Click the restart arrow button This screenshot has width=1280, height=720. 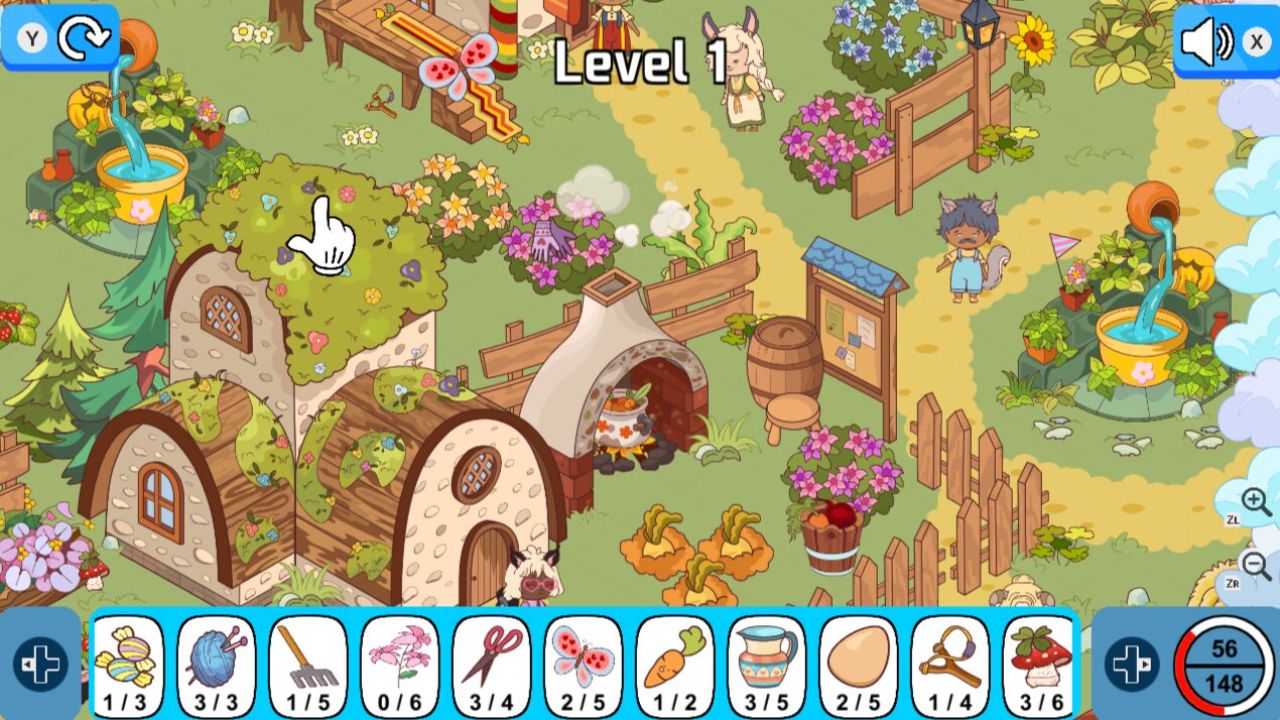(x=80, y=38)
